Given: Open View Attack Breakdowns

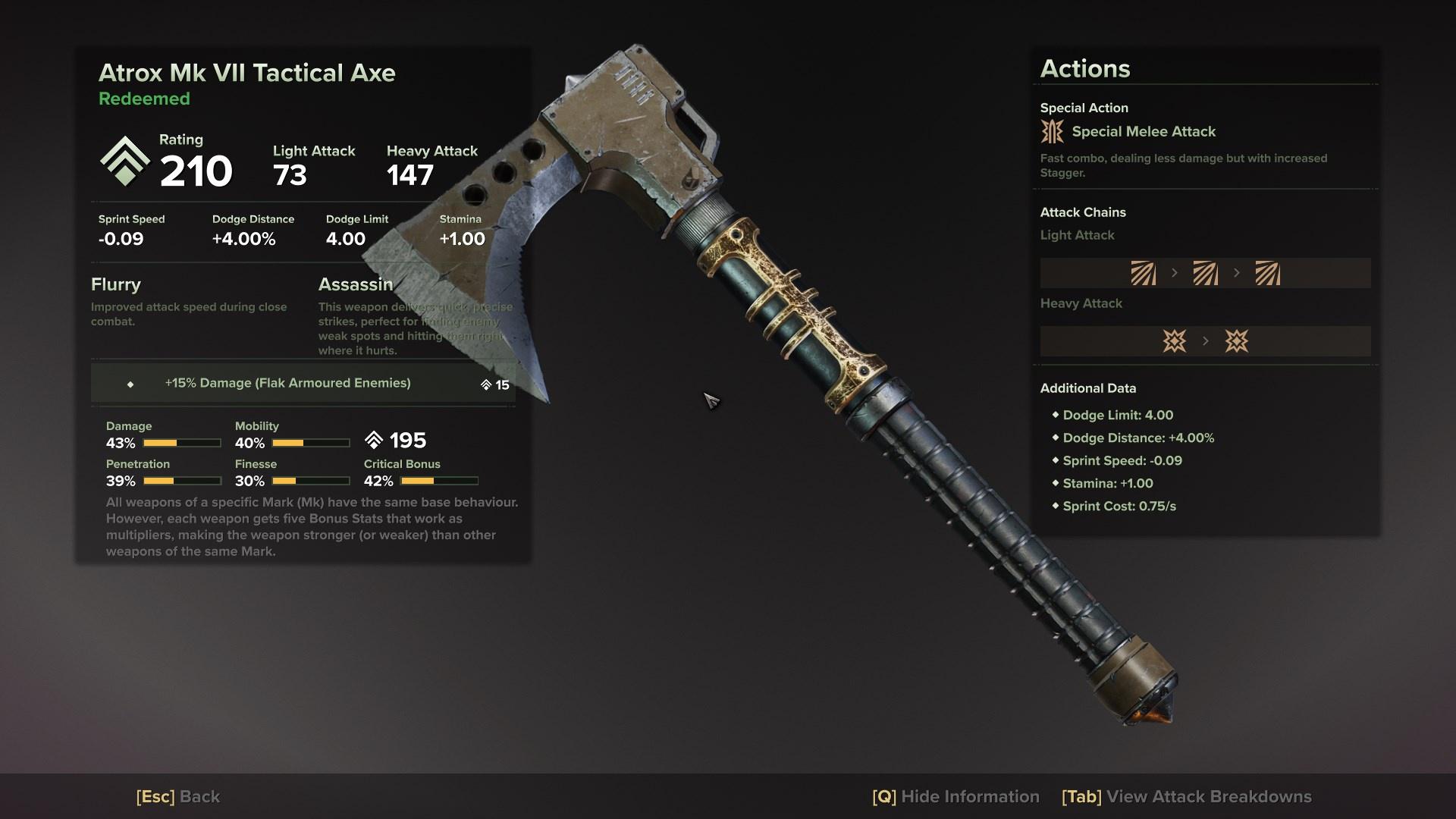Looking at the screenshot, I should click(1187, 796).
